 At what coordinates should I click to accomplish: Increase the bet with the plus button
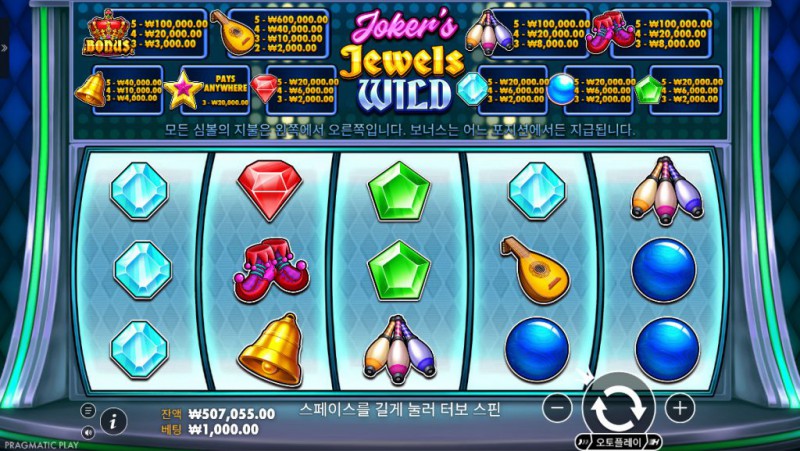679,407
